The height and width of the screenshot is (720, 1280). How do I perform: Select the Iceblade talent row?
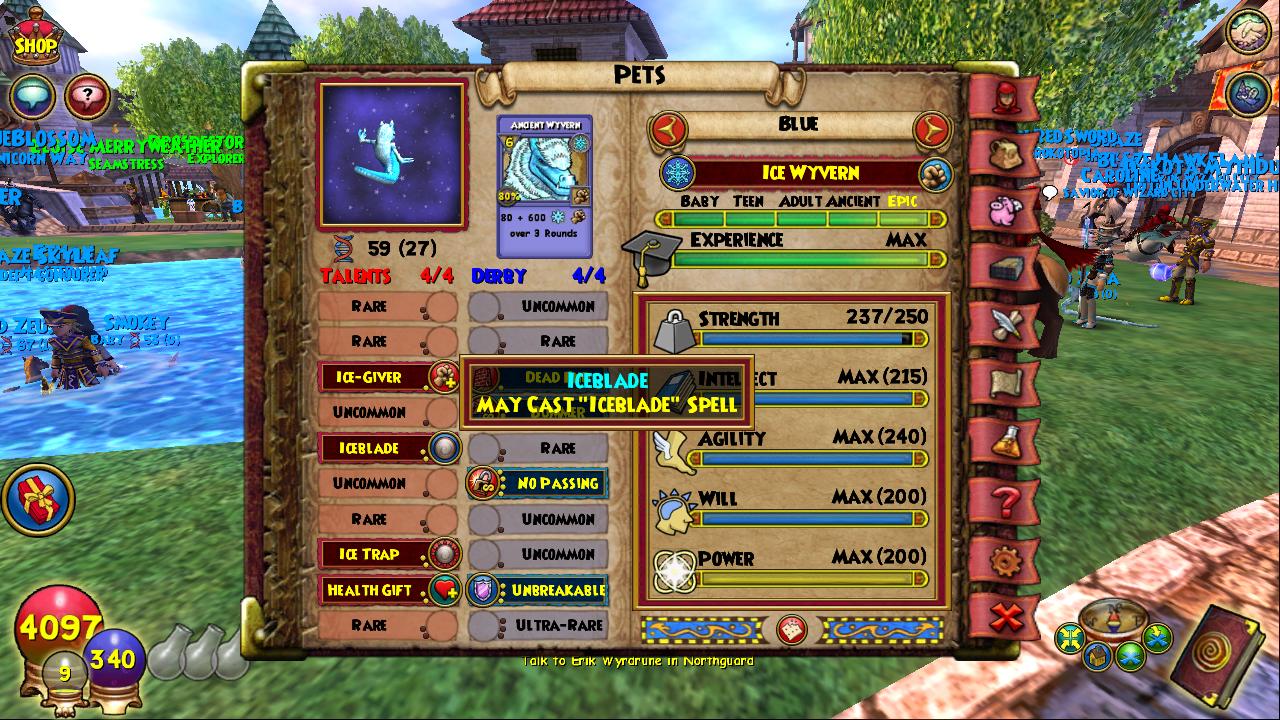click(387, 448)
